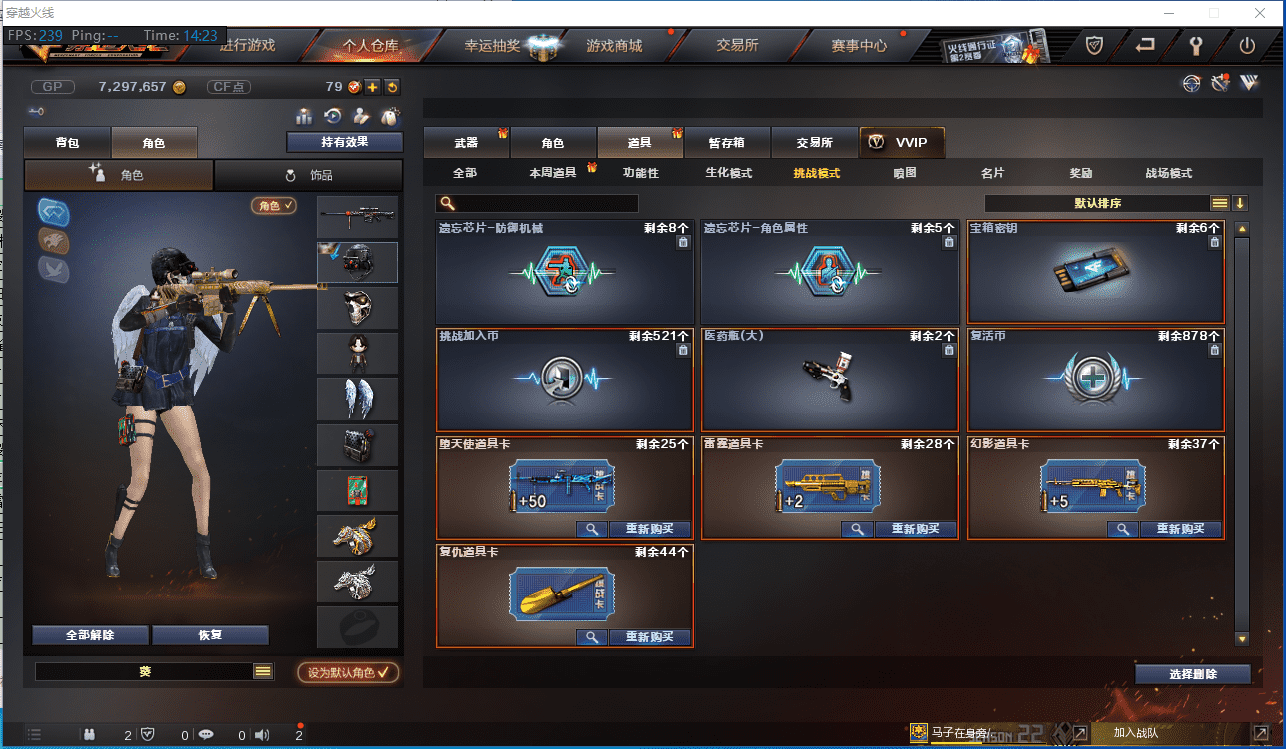Select the 挑战加入币 item card
1286x749 pixels.
point(564,380)
